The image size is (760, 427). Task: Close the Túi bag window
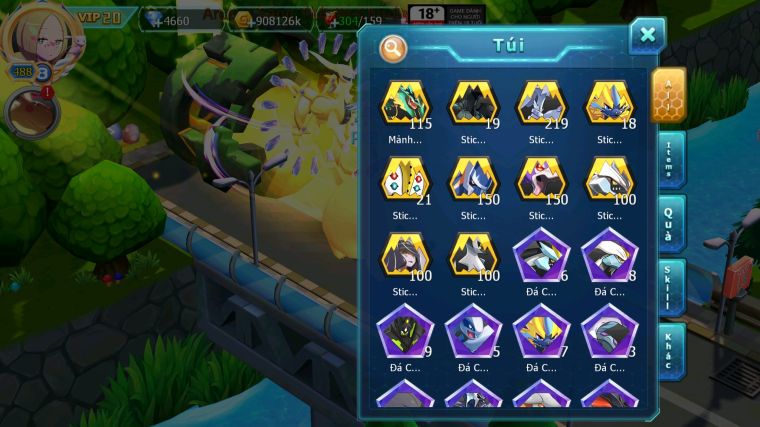(647, 36)
